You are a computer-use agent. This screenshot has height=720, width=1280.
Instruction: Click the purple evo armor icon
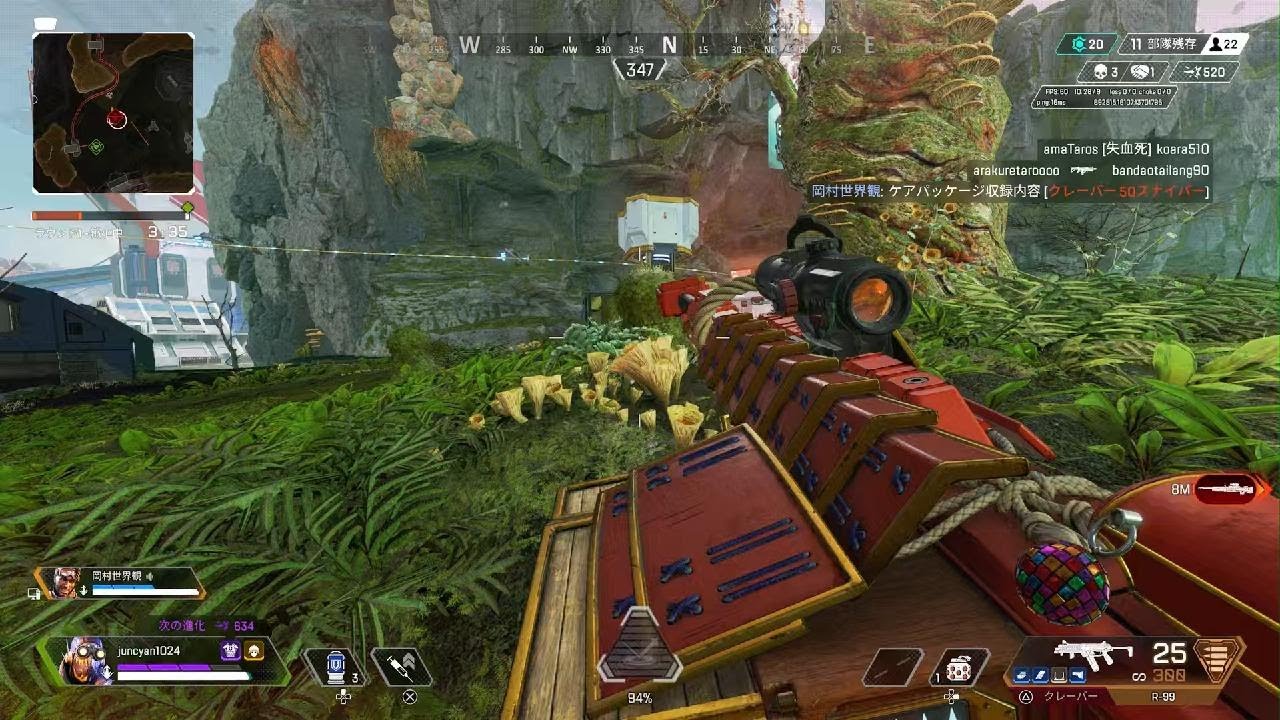(231, 651)
